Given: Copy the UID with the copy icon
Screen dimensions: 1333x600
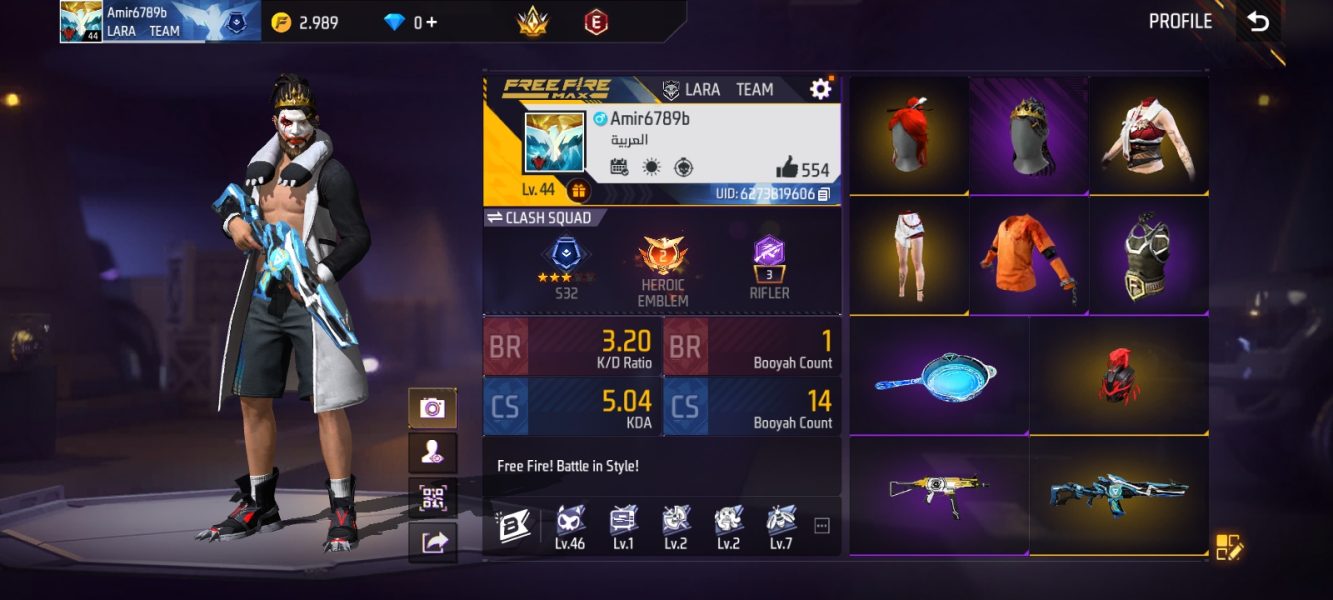Looking at the screenshot, I should coord(824,194).
